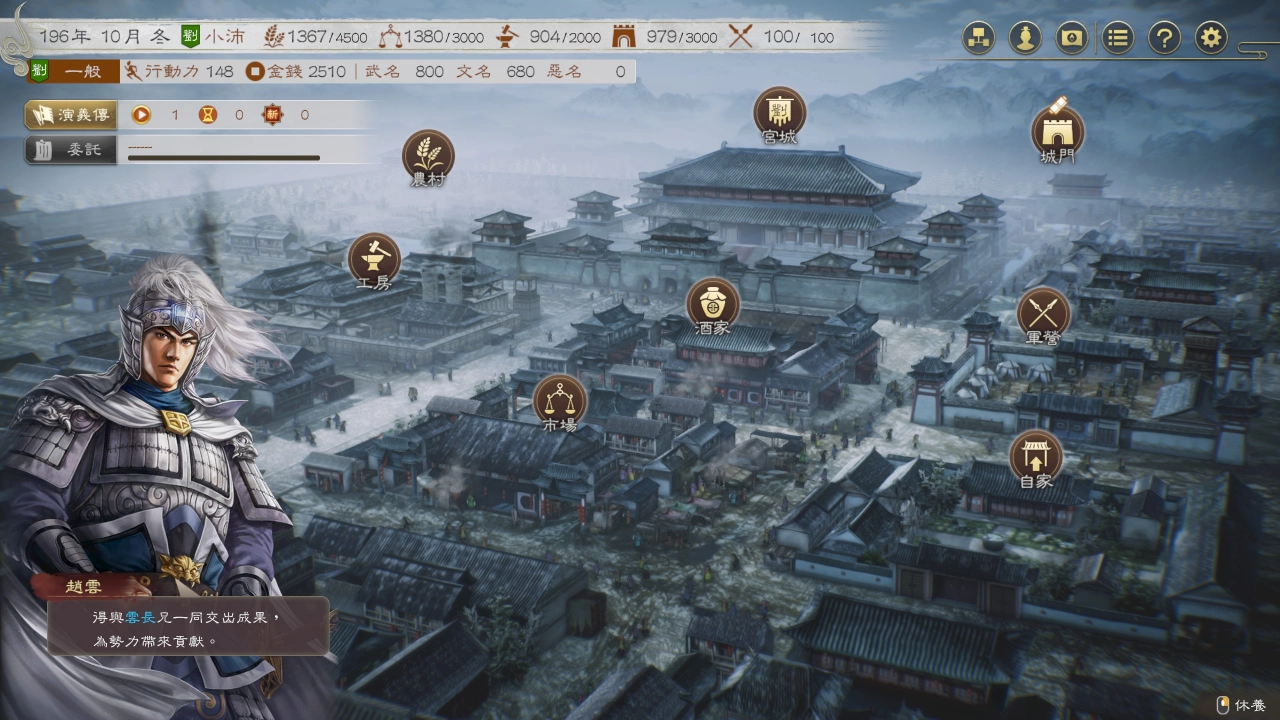Open the 市場 market

pos(560,401)
